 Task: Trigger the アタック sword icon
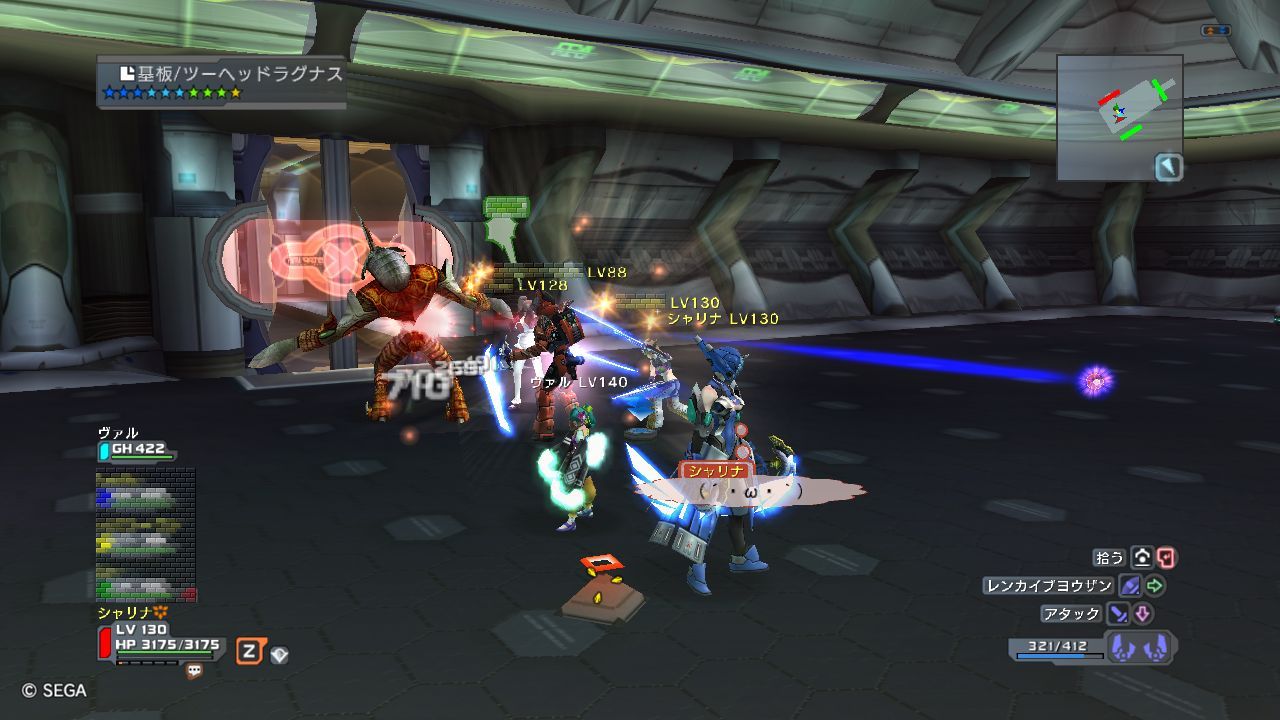point(1117,614)
